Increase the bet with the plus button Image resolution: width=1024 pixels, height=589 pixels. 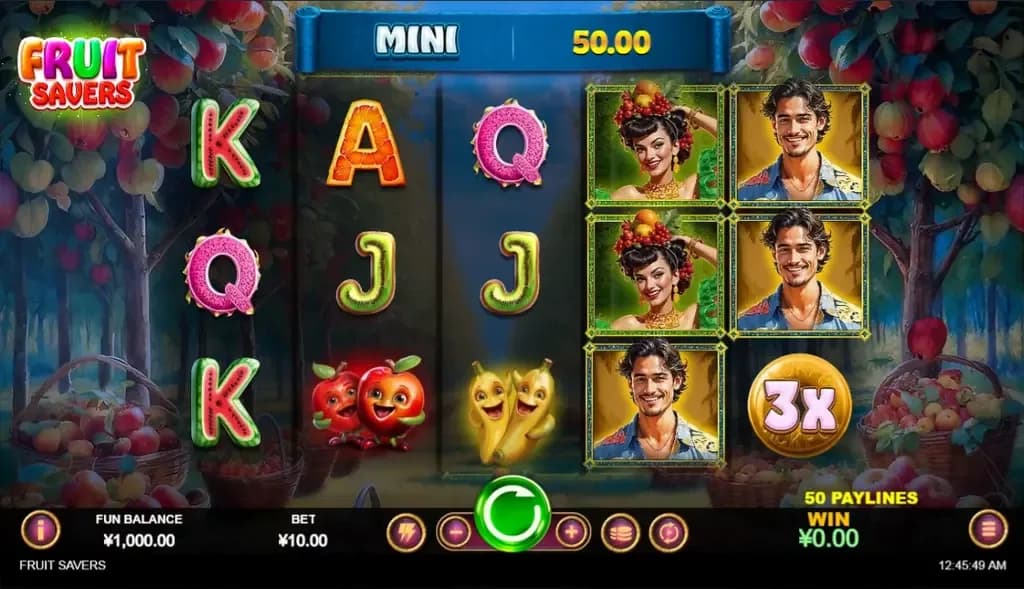pyautogui.click(x=571, y=532)
